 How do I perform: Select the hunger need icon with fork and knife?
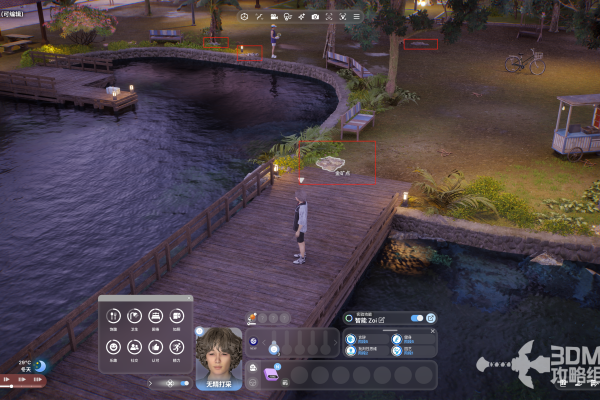[x=111, y=315]
